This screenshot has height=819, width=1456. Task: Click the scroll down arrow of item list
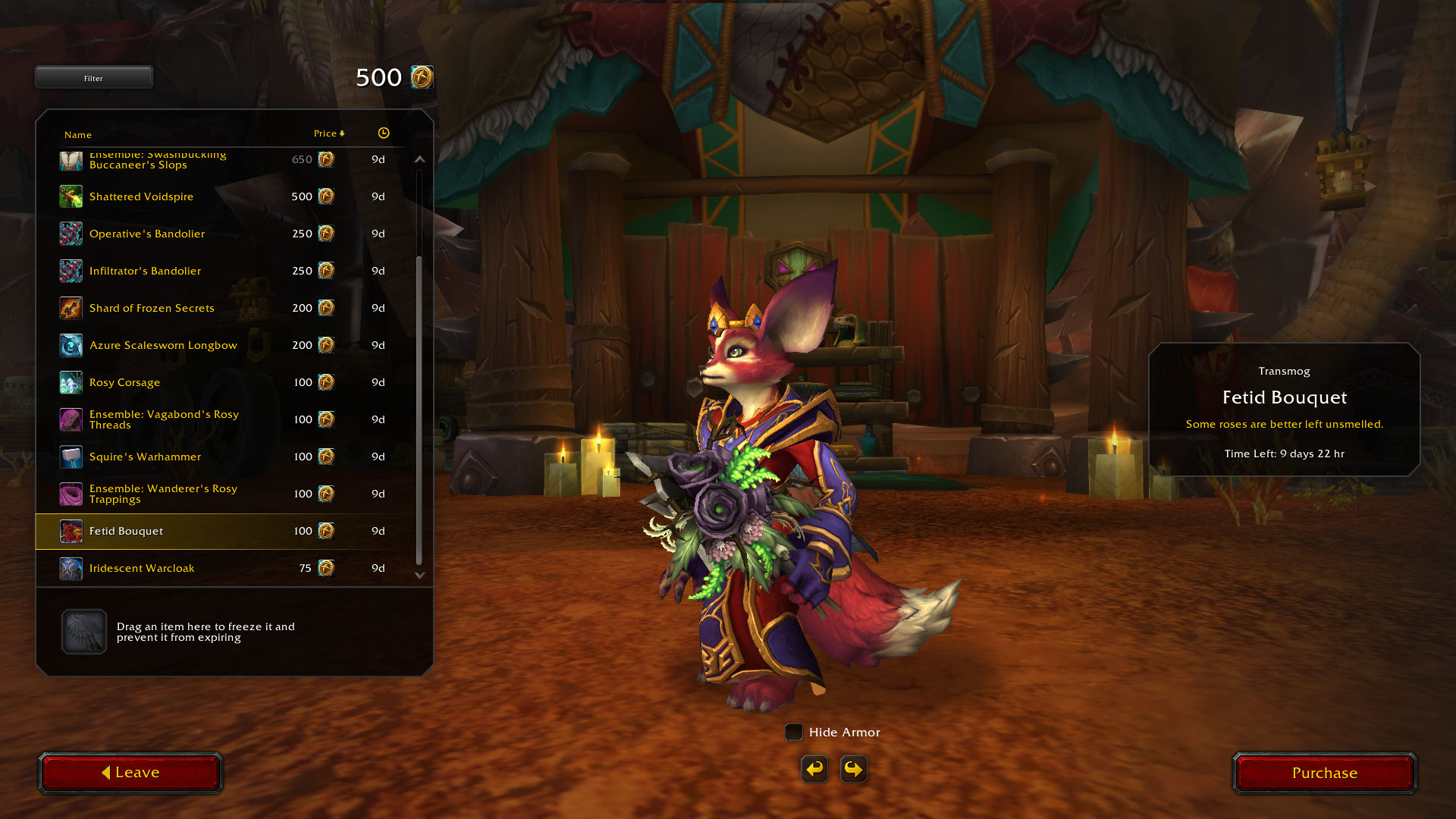pos(419,576)
